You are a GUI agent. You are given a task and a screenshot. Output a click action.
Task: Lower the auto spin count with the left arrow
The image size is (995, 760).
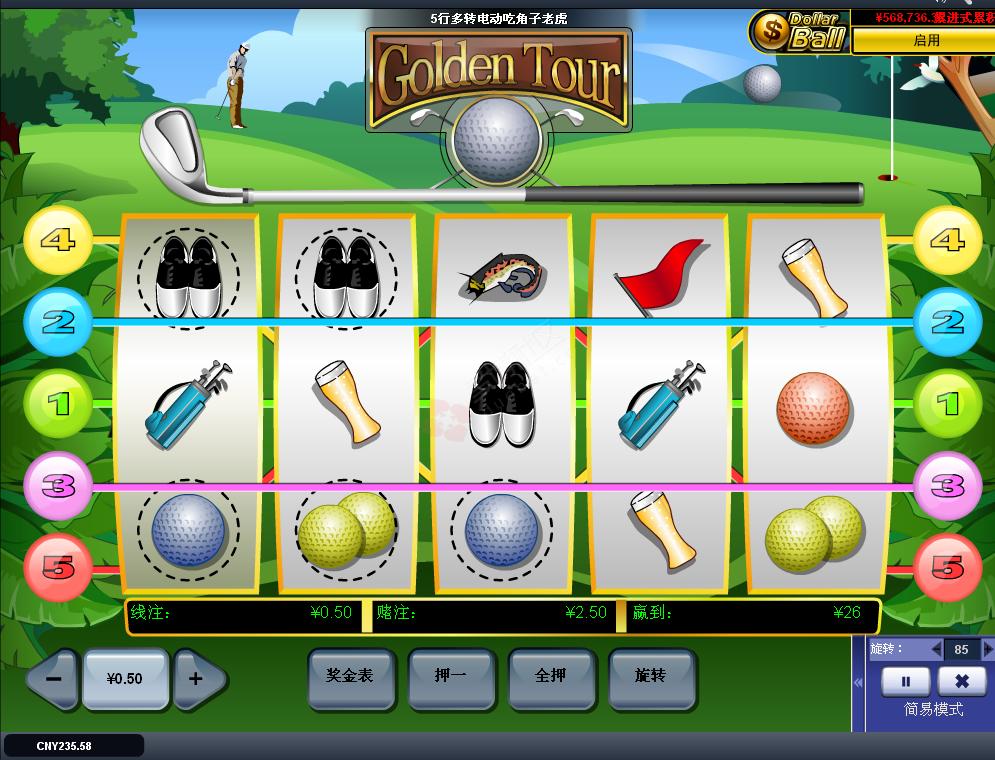936,649
